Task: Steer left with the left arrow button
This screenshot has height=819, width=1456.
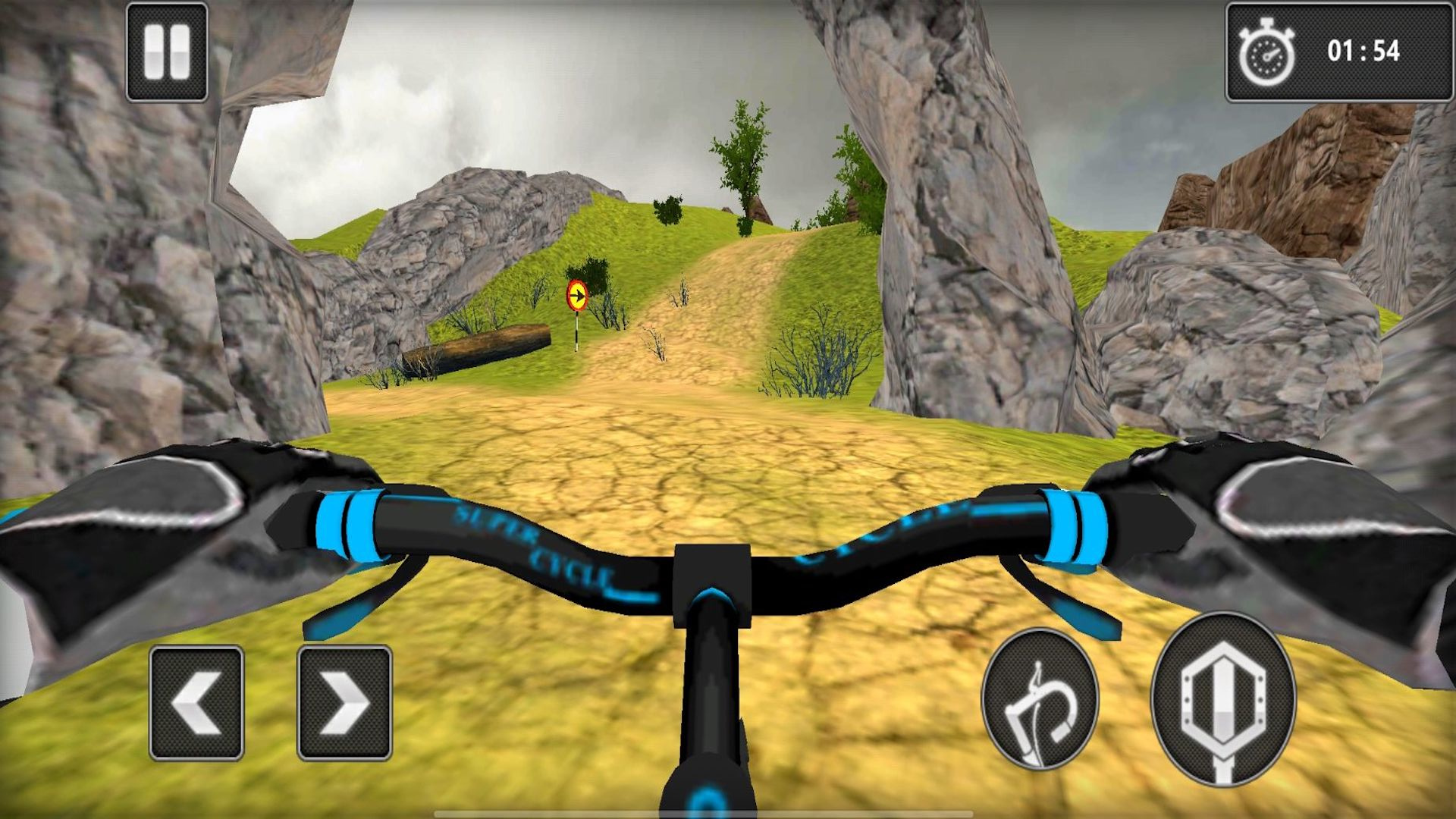Action: click(196, 703)
